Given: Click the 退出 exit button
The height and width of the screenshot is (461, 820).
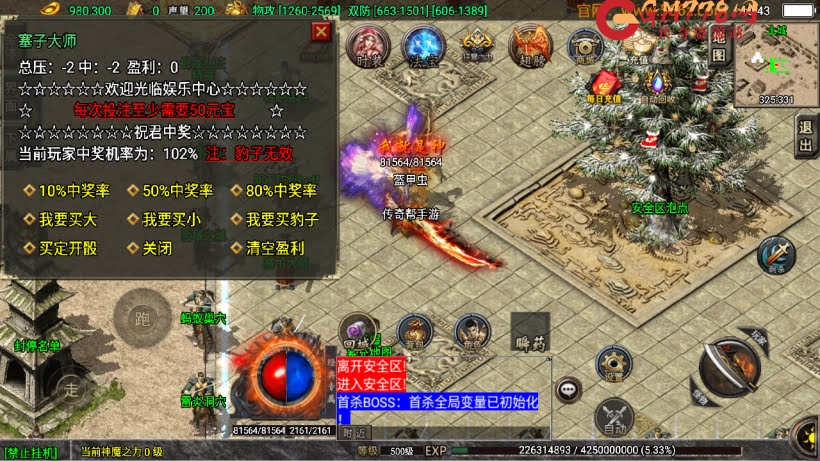Looking at the screenshot, I should point(806,136).
